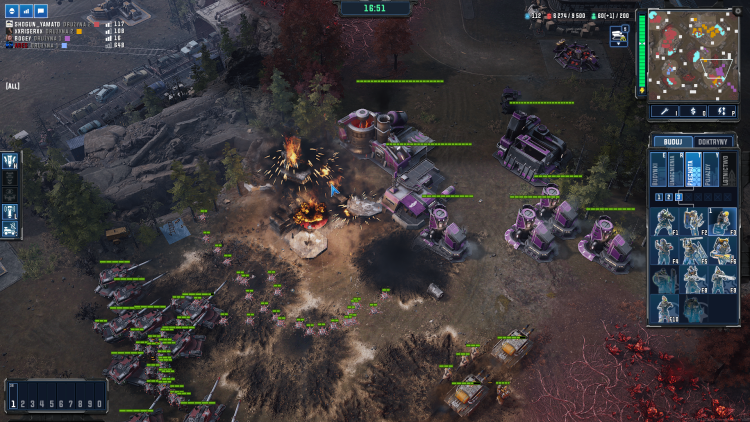Queue the infantry unit with hotkey F2

(695, 222)
